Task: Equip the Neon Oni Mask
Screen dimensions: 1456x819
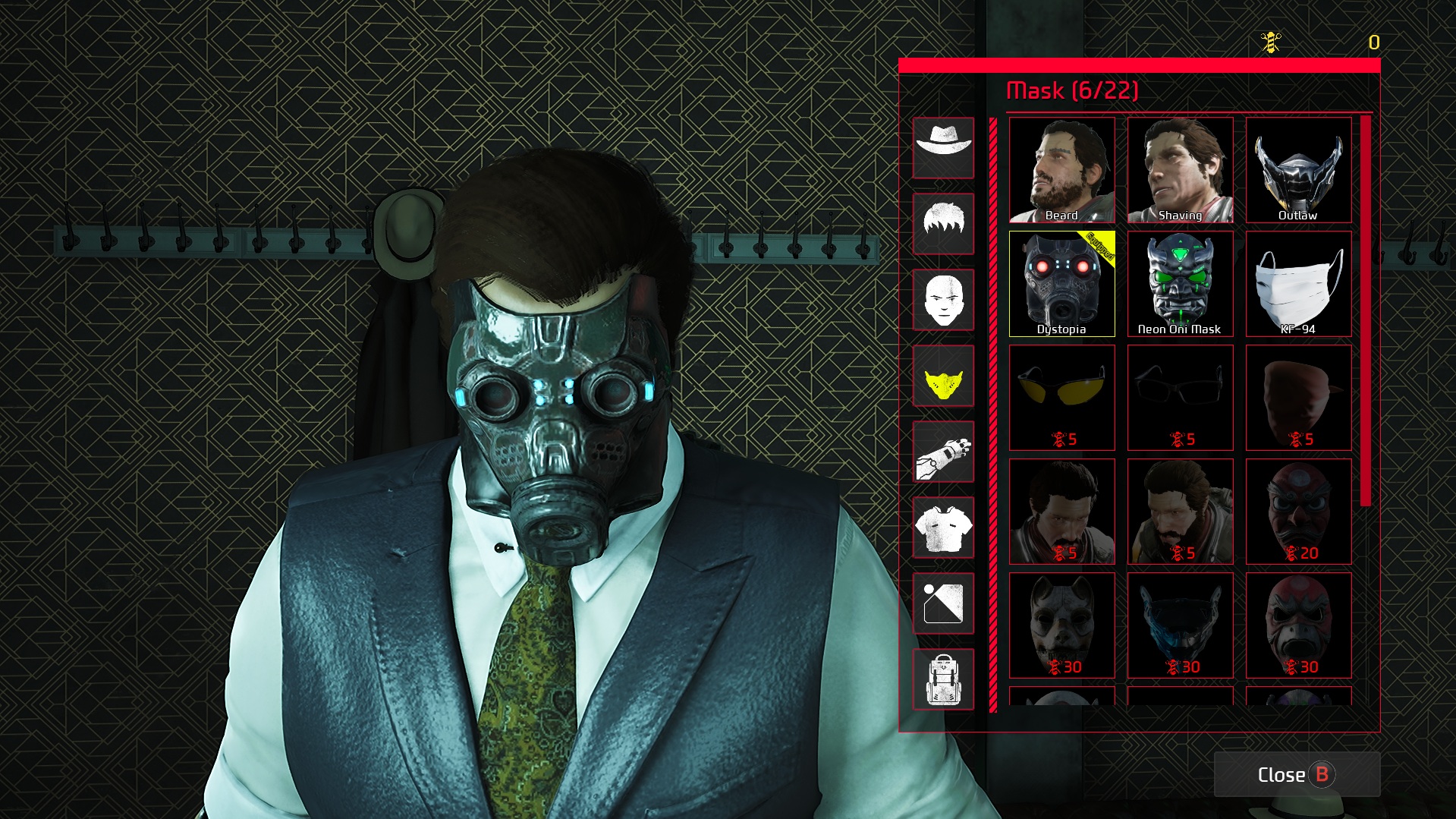Action: [x=1180, y=284]
